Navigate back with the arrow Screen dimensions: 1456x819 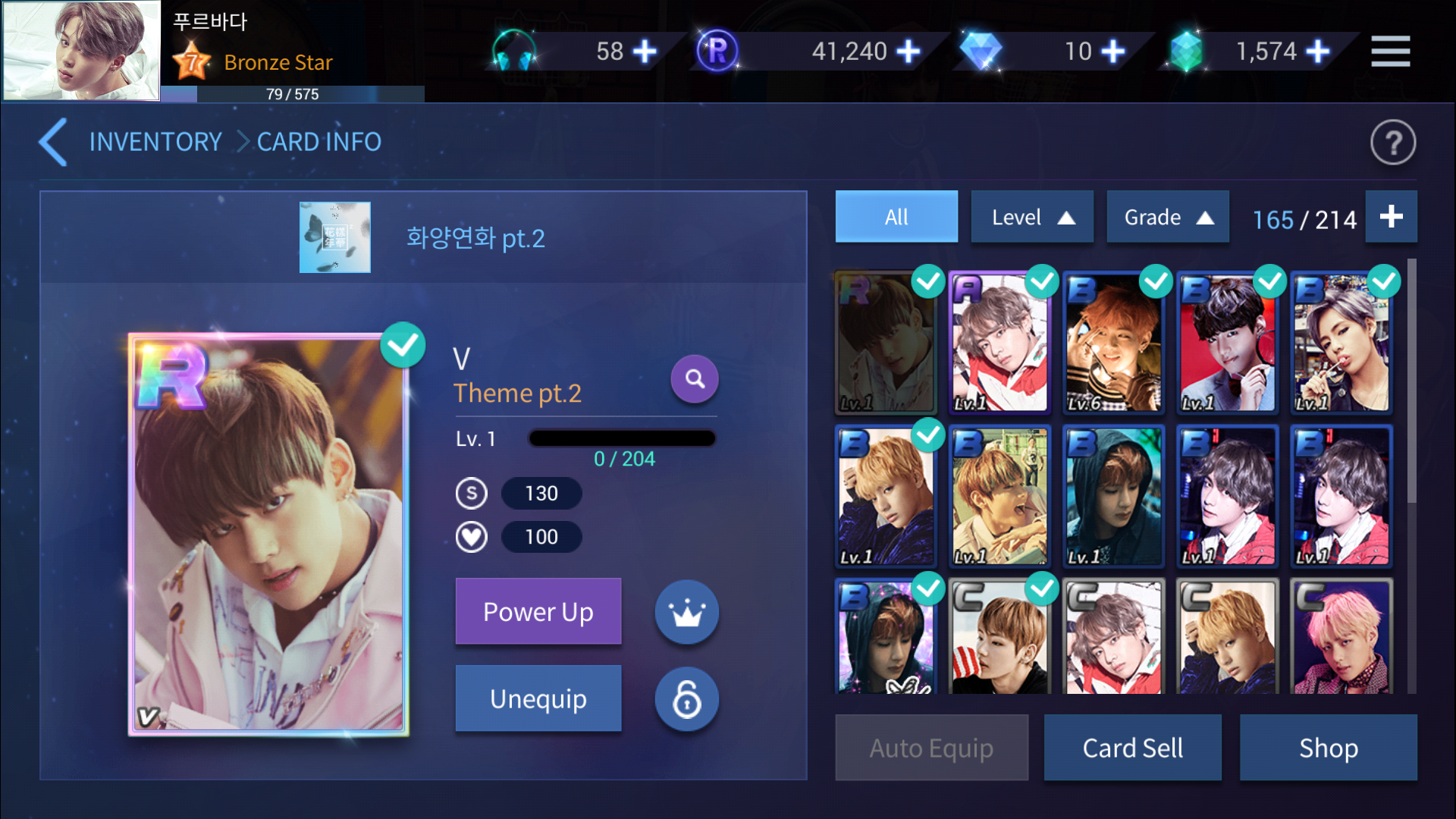point(52,143)
